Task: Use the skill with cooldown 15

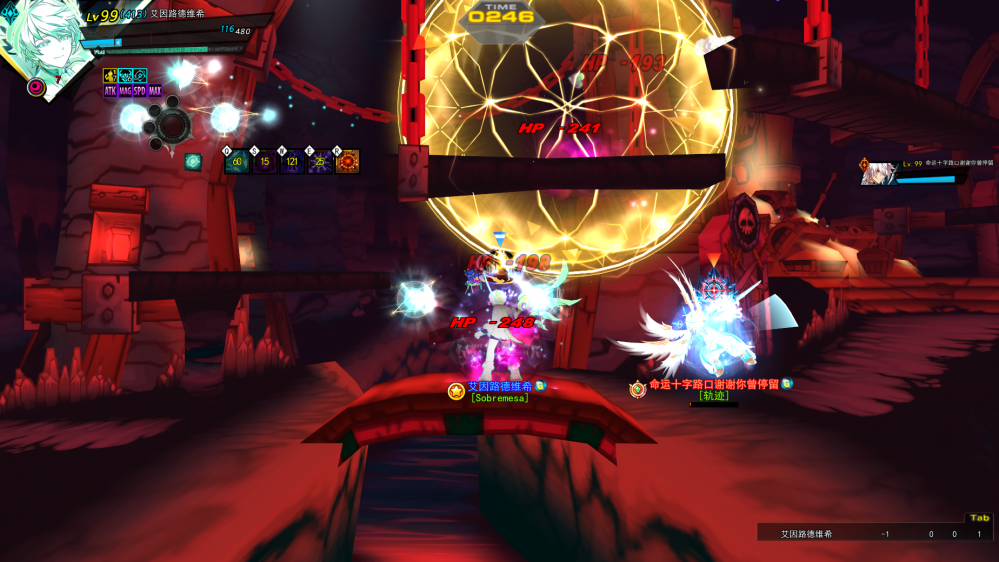Action: pyautogui.click(x=265, y=161)
